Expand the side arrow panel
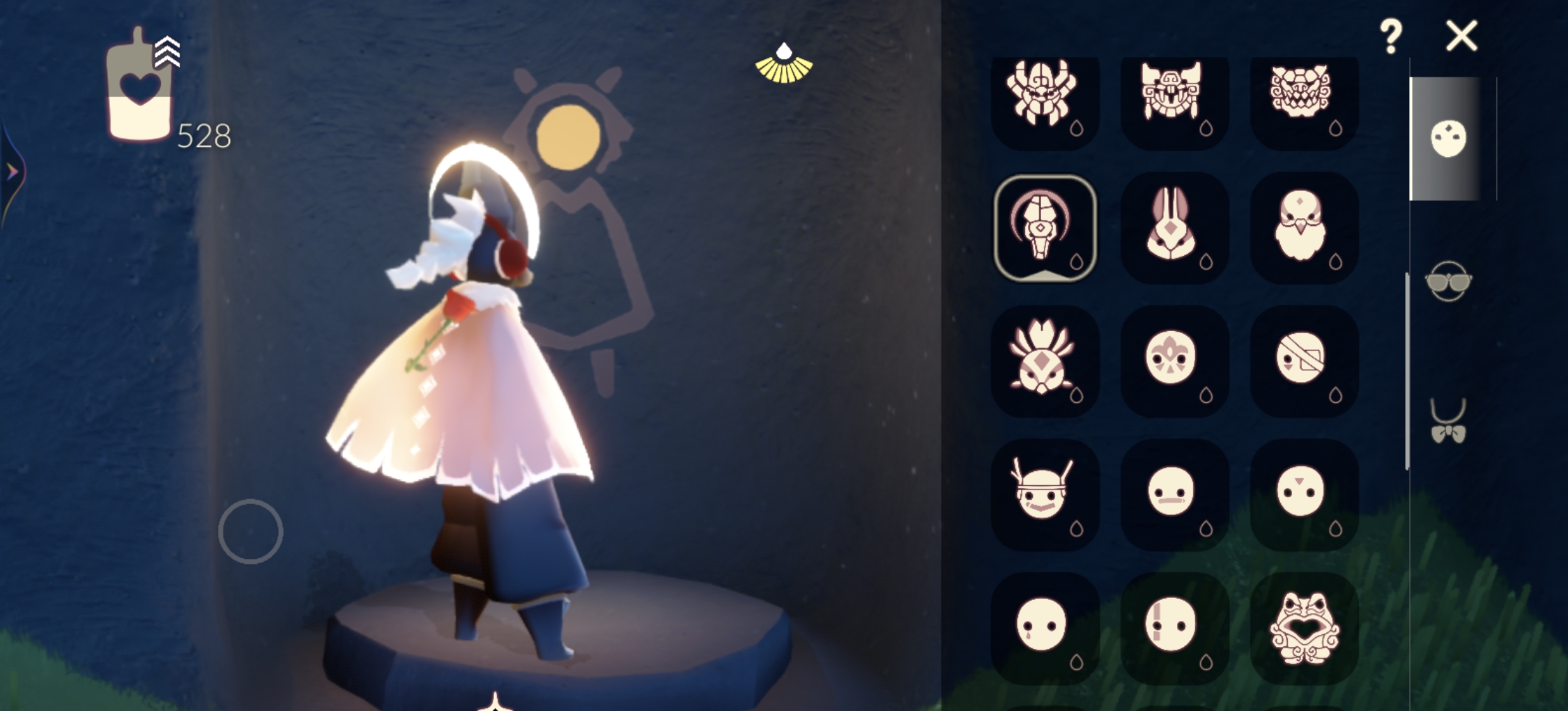This screenshot has height=711, width=1568. pos(12,171)
